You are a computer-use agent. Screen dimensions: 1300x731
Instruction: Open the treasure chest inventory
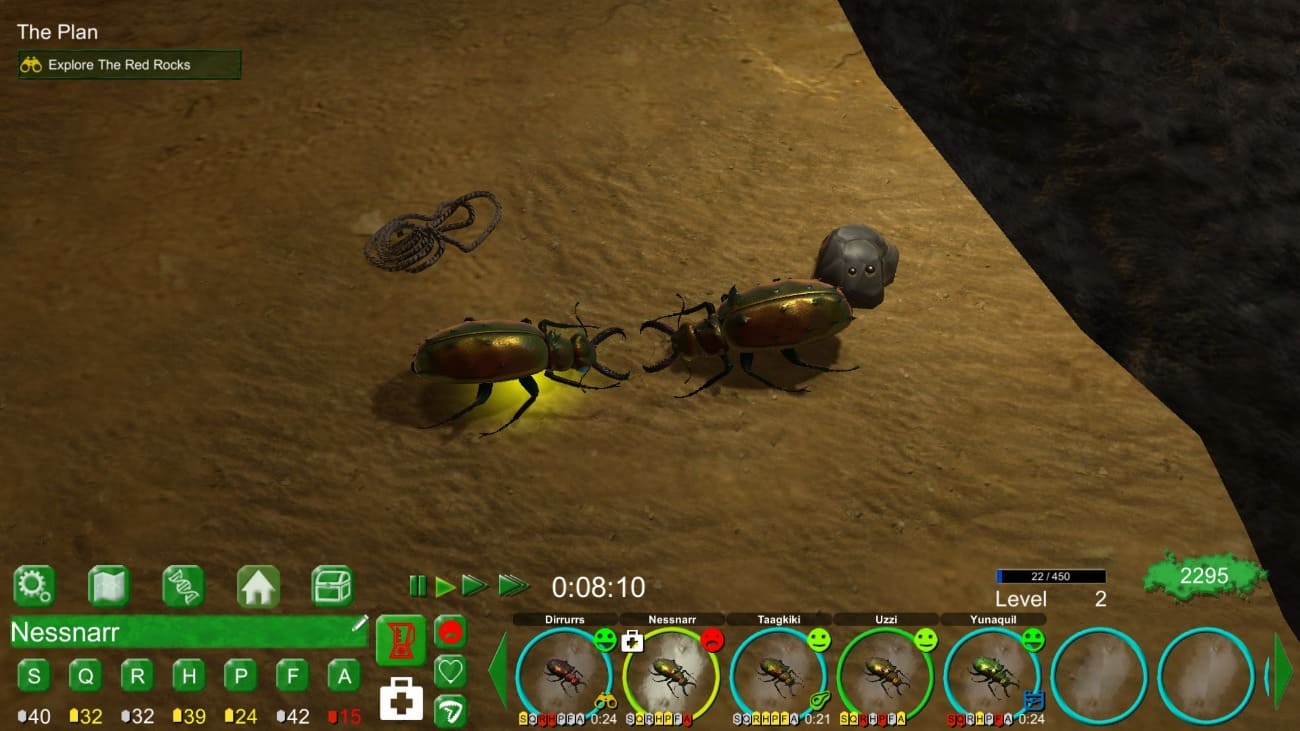coord(332,586)
